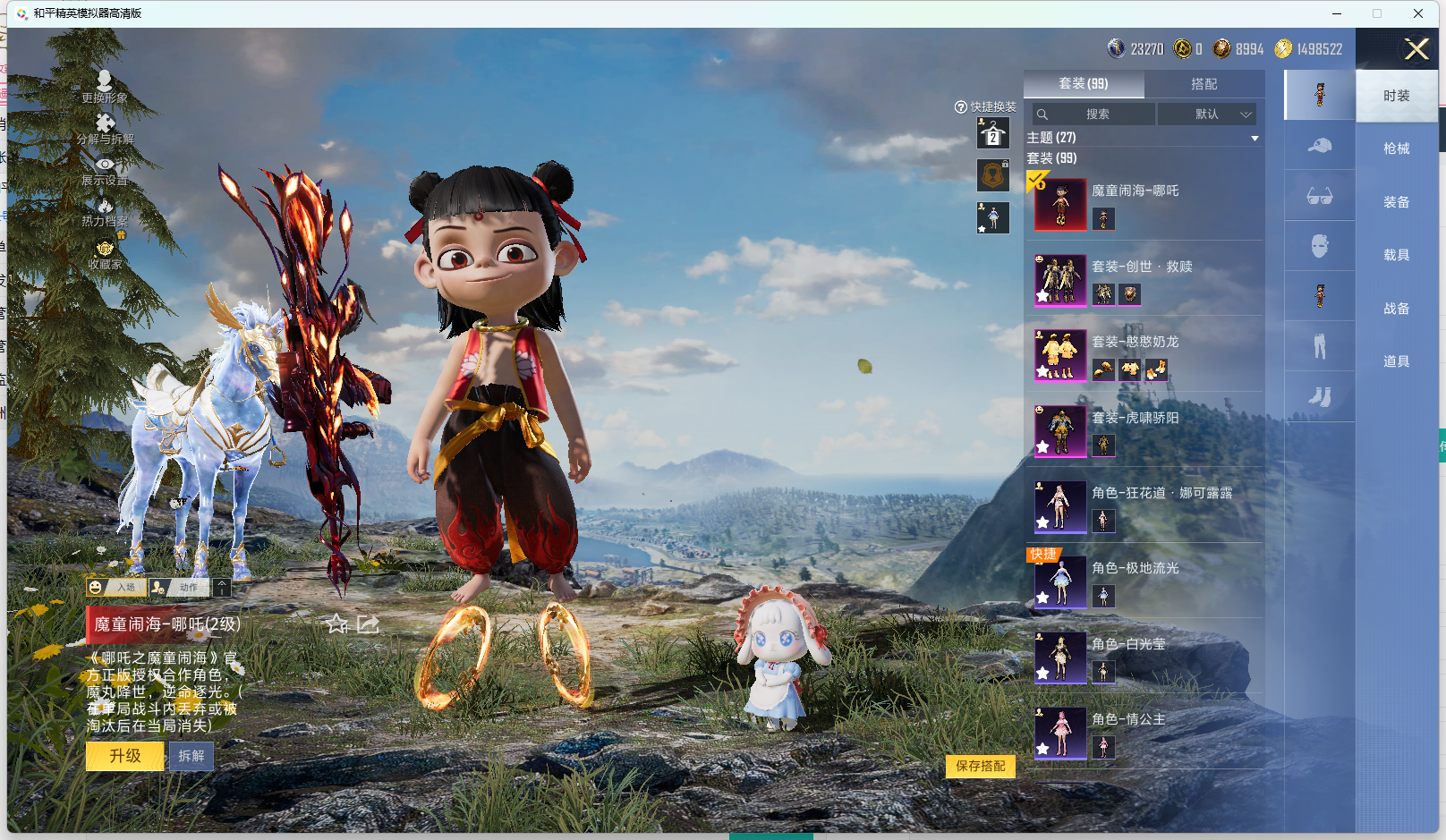This screenshot has width=1446, height=840.
Task: Open the 载具 category
Action: pyautogui.click(x=1396, y=255)
